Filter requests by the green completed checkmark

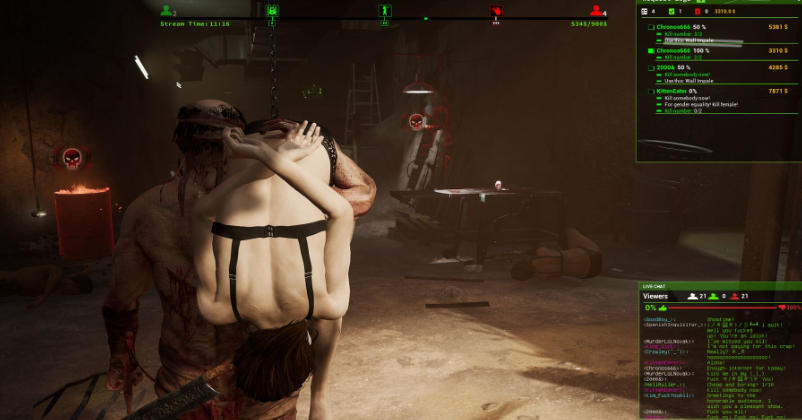[672, 11]
